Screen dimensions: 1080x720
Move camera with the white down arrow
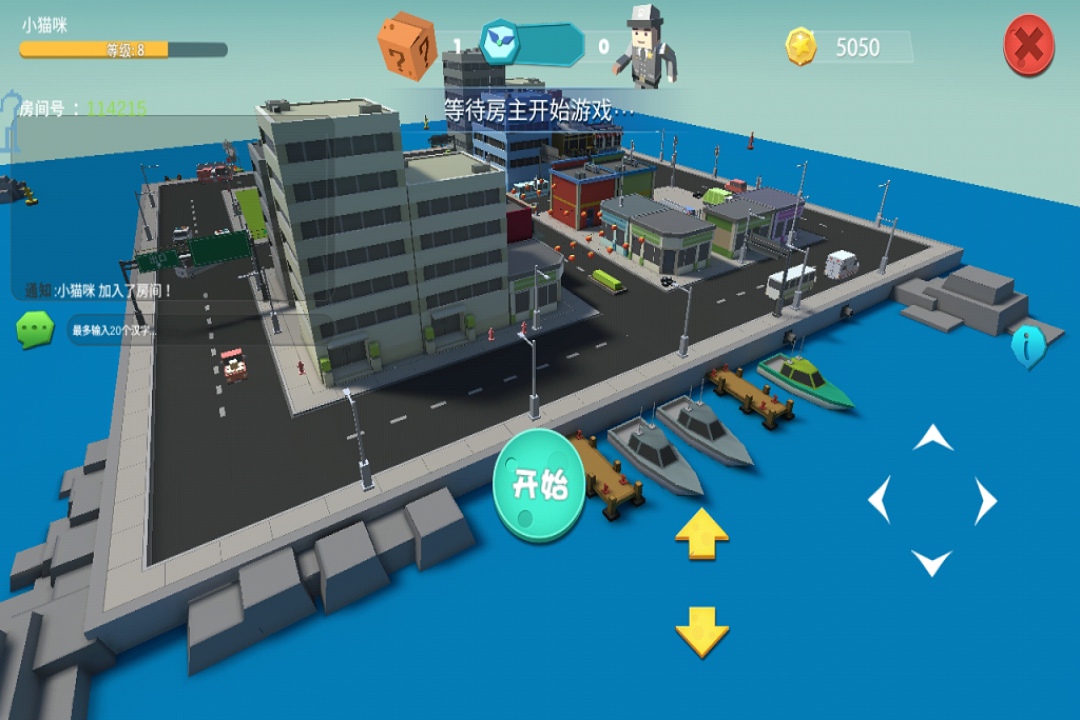click(x=932, y=563)
